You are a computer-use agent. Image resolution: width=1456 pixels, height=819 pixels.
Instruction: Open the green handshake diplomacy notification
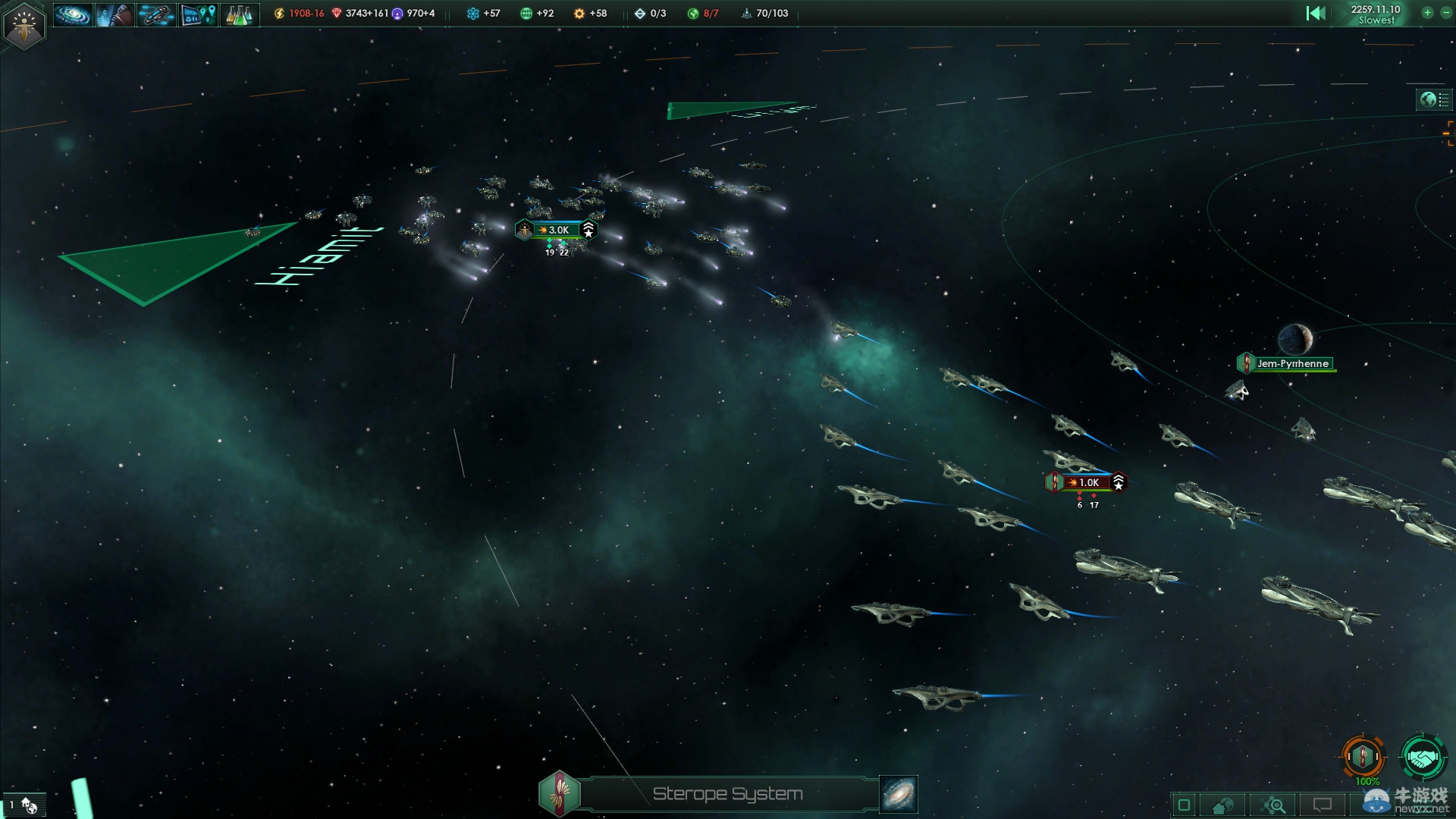click(1423, 756)
